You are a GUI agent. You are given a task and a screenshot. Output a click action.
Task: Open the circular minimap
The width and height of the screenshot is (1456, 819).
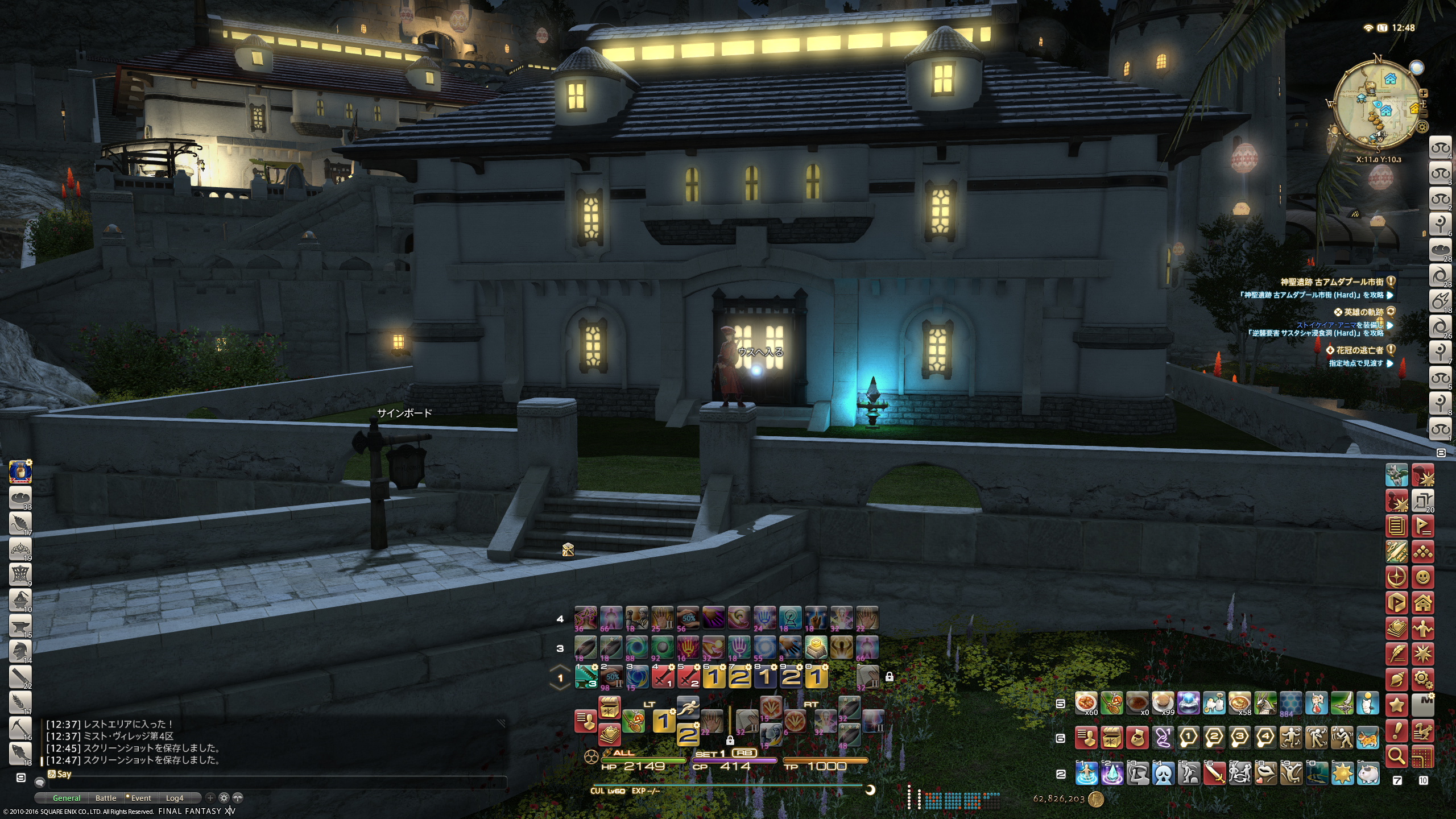click(x=1378, y=108)
